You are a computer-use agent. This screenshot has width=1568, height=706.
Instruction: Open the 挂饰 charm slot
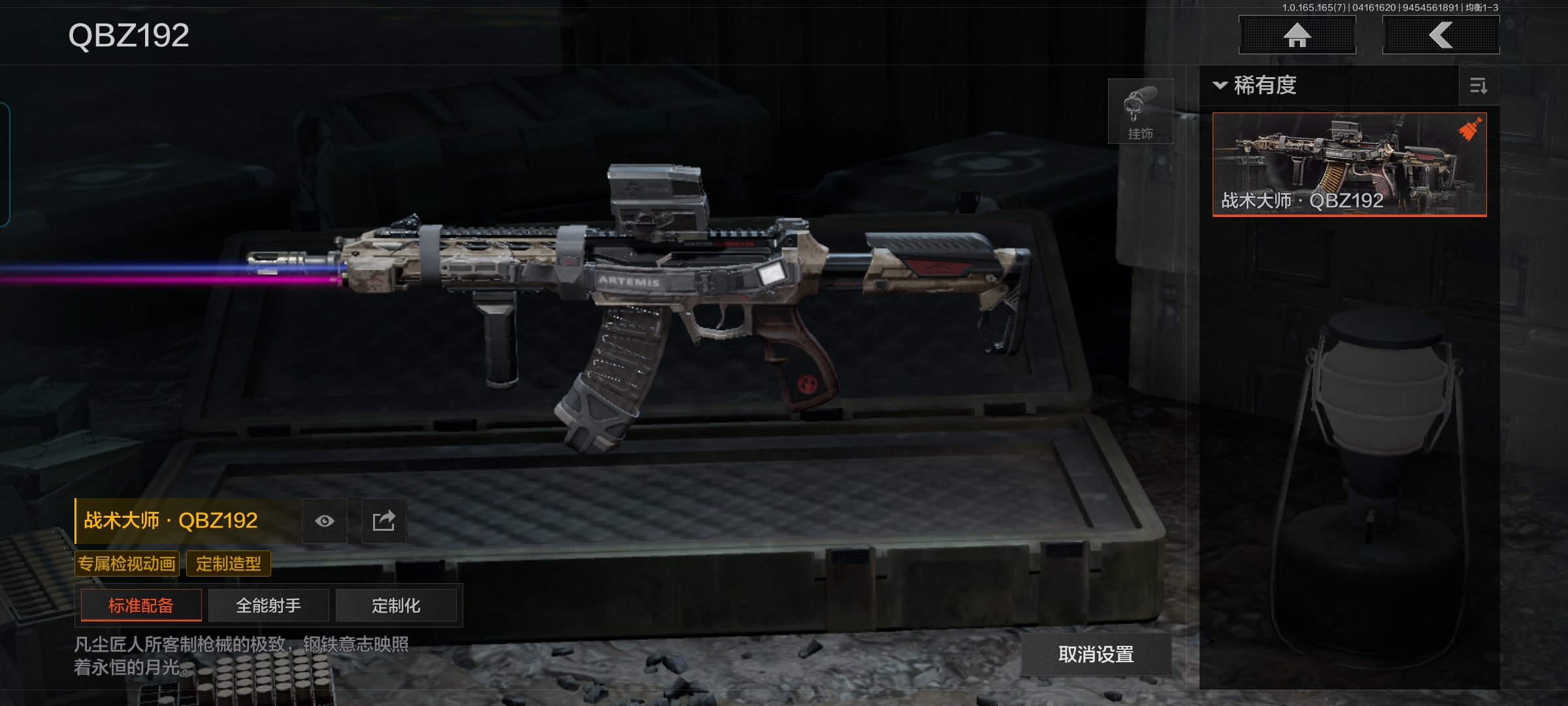click(1140, 112)
